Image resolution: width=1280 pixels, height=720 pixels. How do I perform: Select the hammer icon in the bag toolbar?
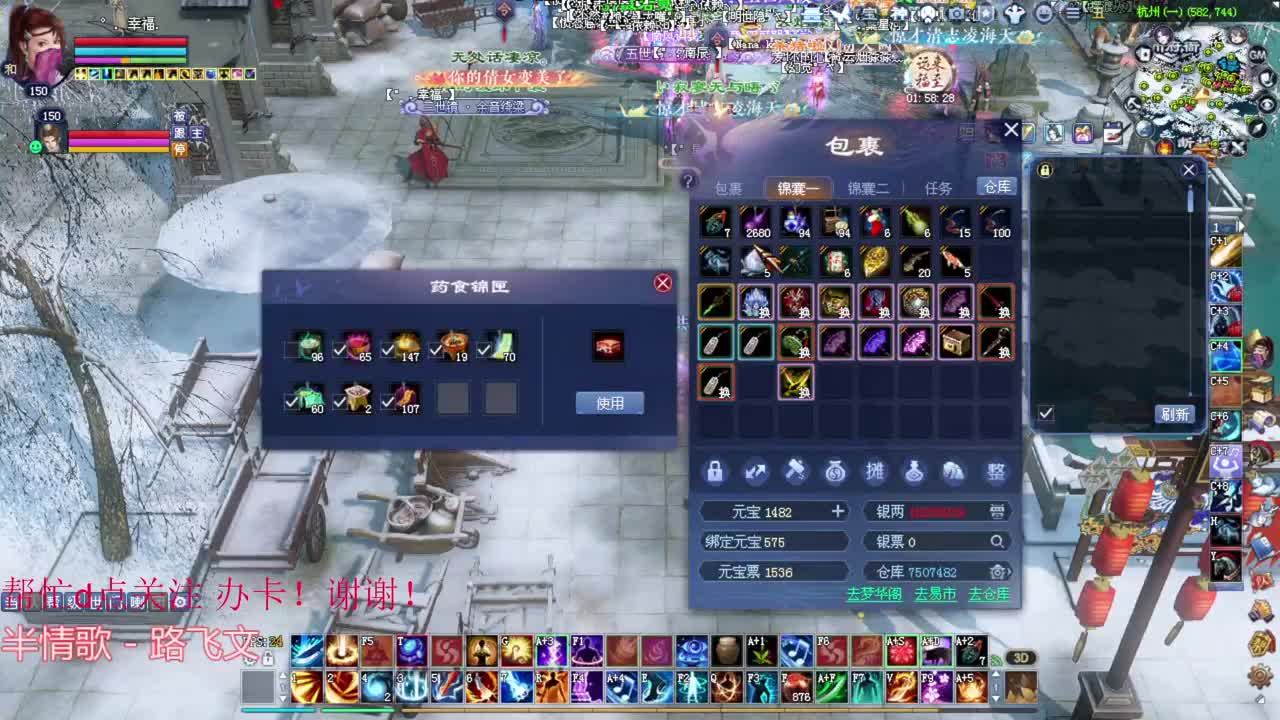[x=795, y=472]
